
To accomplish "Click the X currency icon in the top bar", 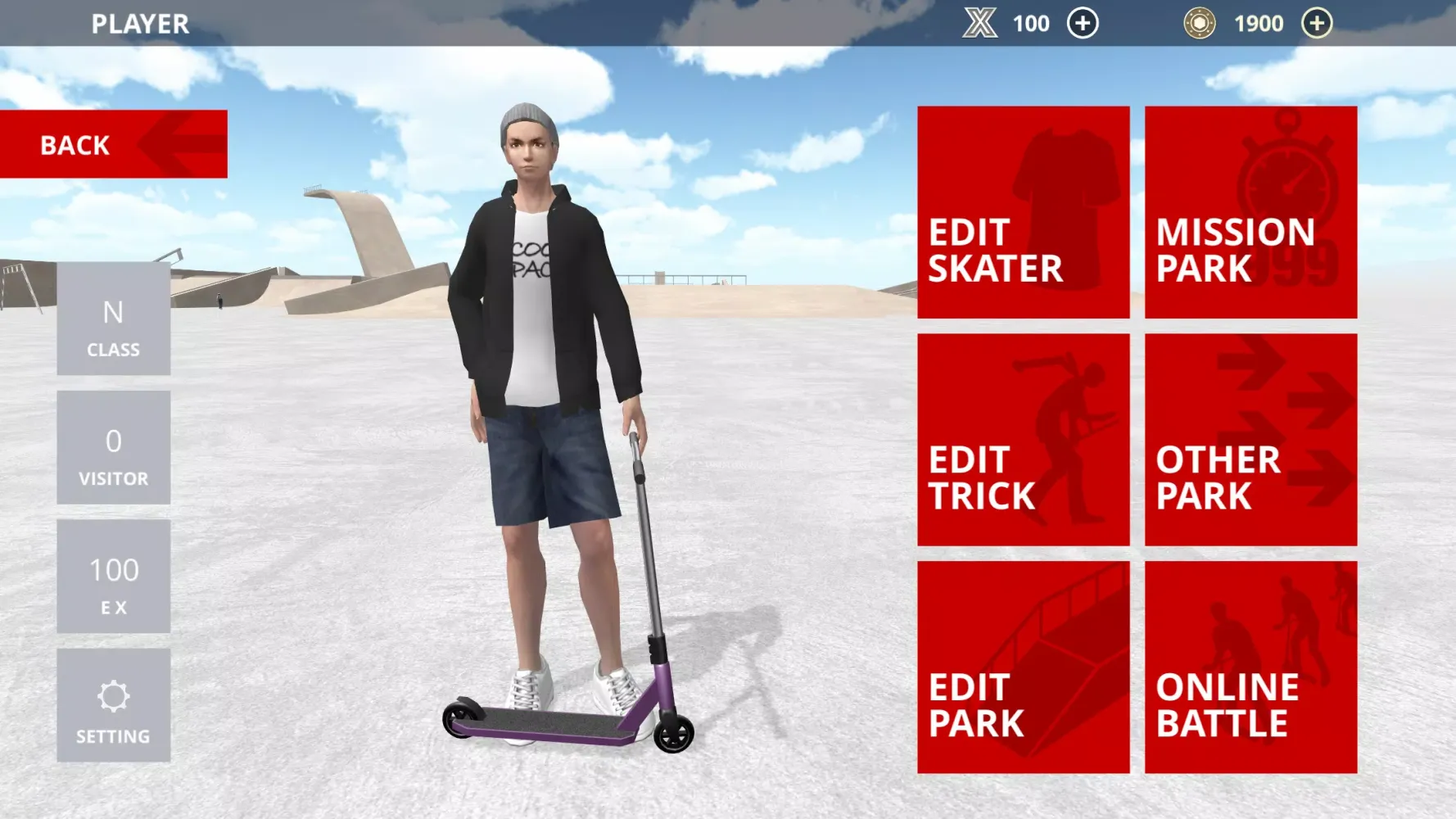I will coord(980,23).
